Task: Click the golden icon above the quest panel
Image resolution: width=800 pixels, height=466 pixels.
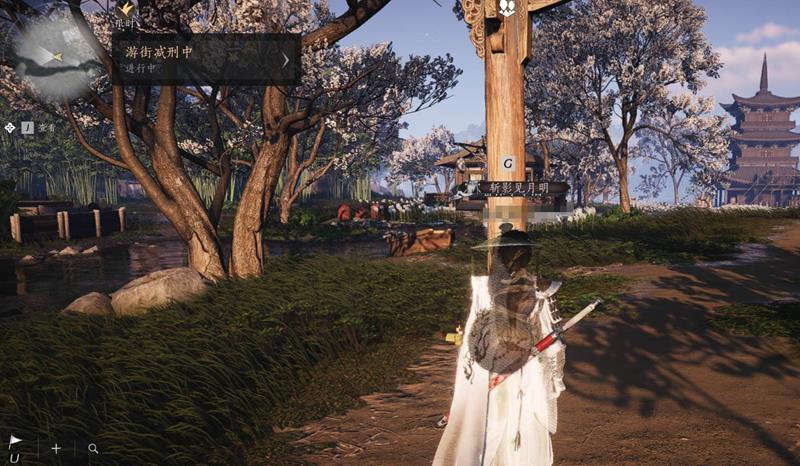Action: (x=127, y=8)
